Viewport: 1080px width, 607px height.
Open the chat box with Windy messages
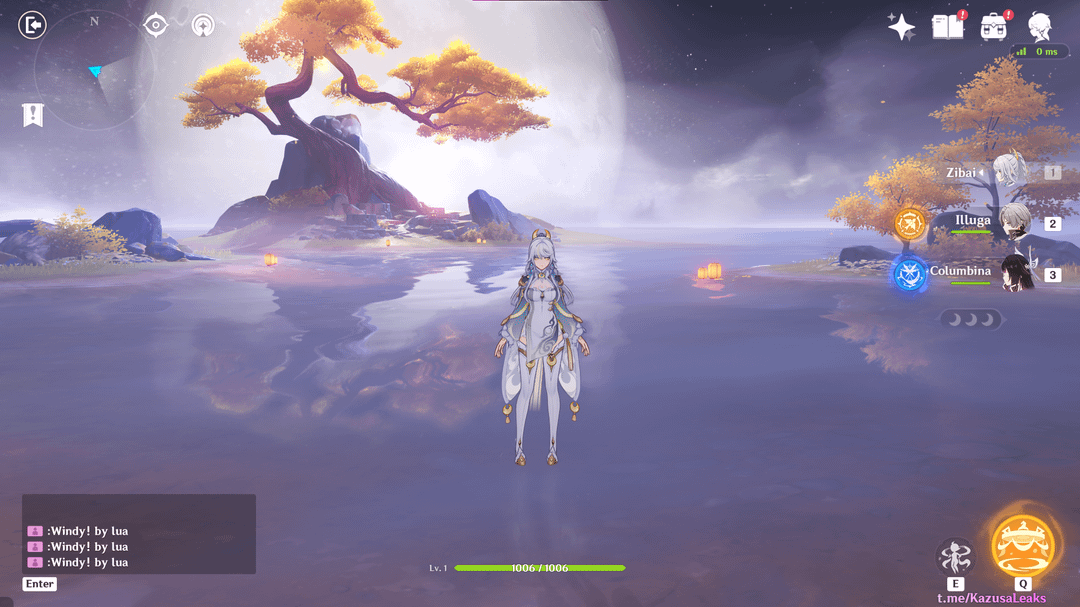click(x=139, y=534)
